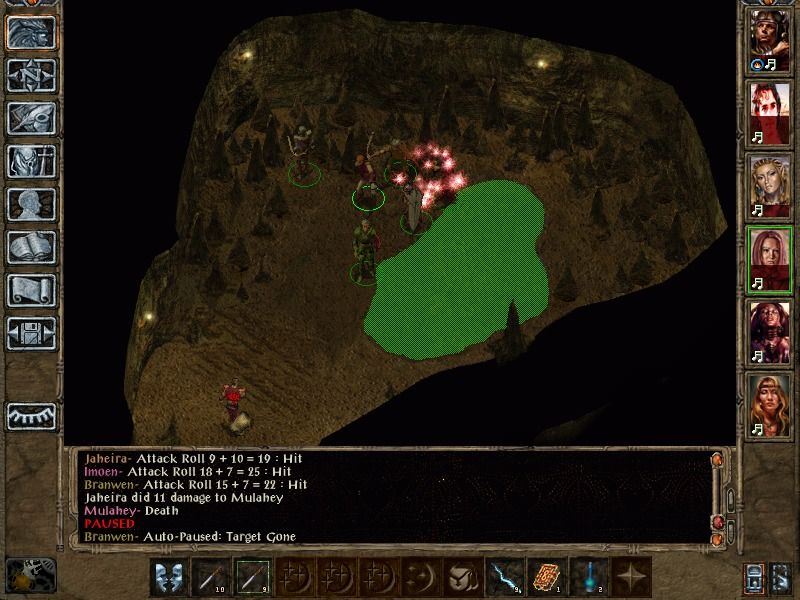Click the green-bordered selected portrait
This screenshot has height=600, width=800.
pos(770,257)
